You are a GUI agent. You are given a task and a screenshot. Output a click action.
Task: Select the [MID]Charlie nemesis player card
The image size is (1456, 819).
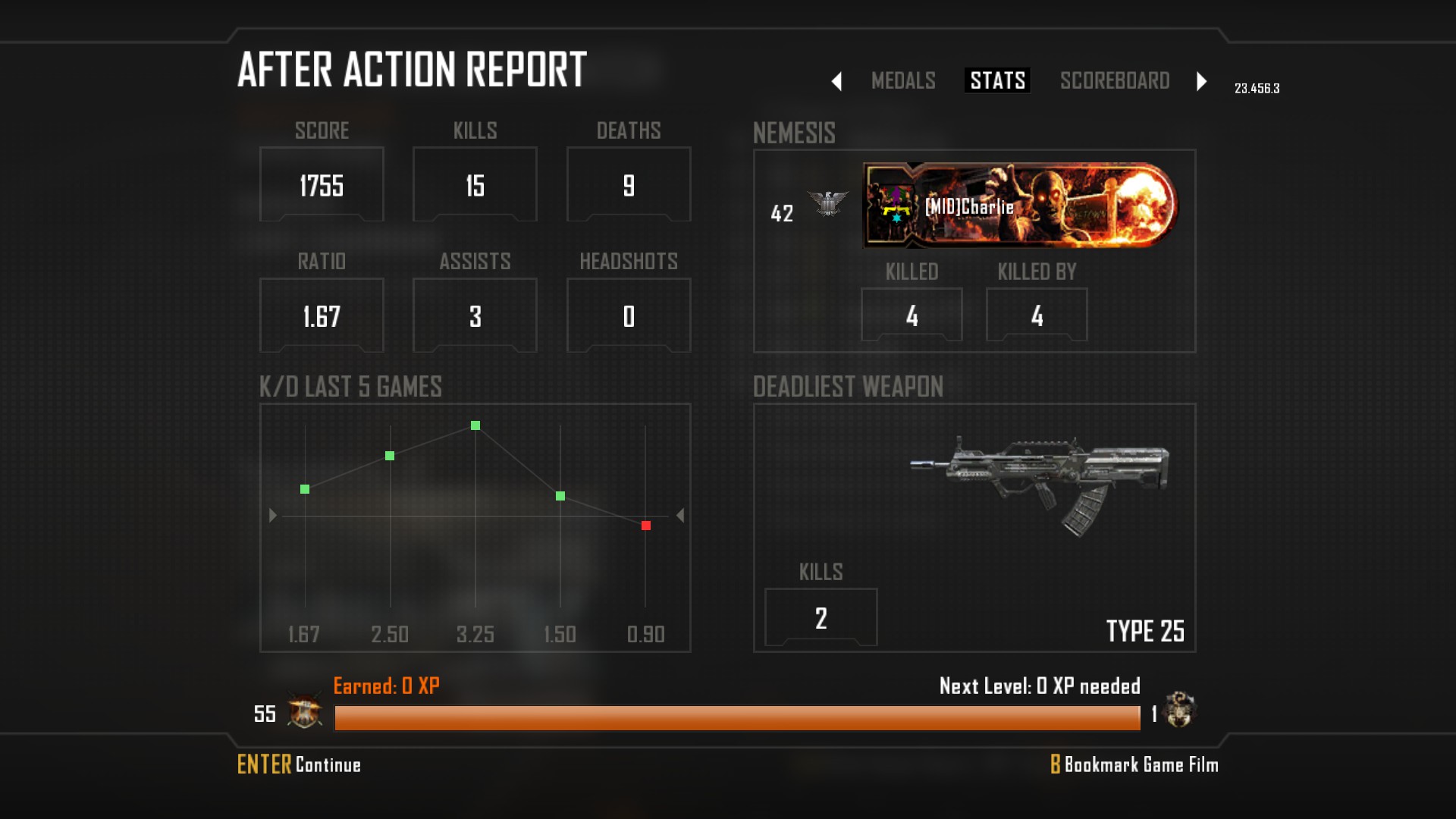(x=1019, y=206)
